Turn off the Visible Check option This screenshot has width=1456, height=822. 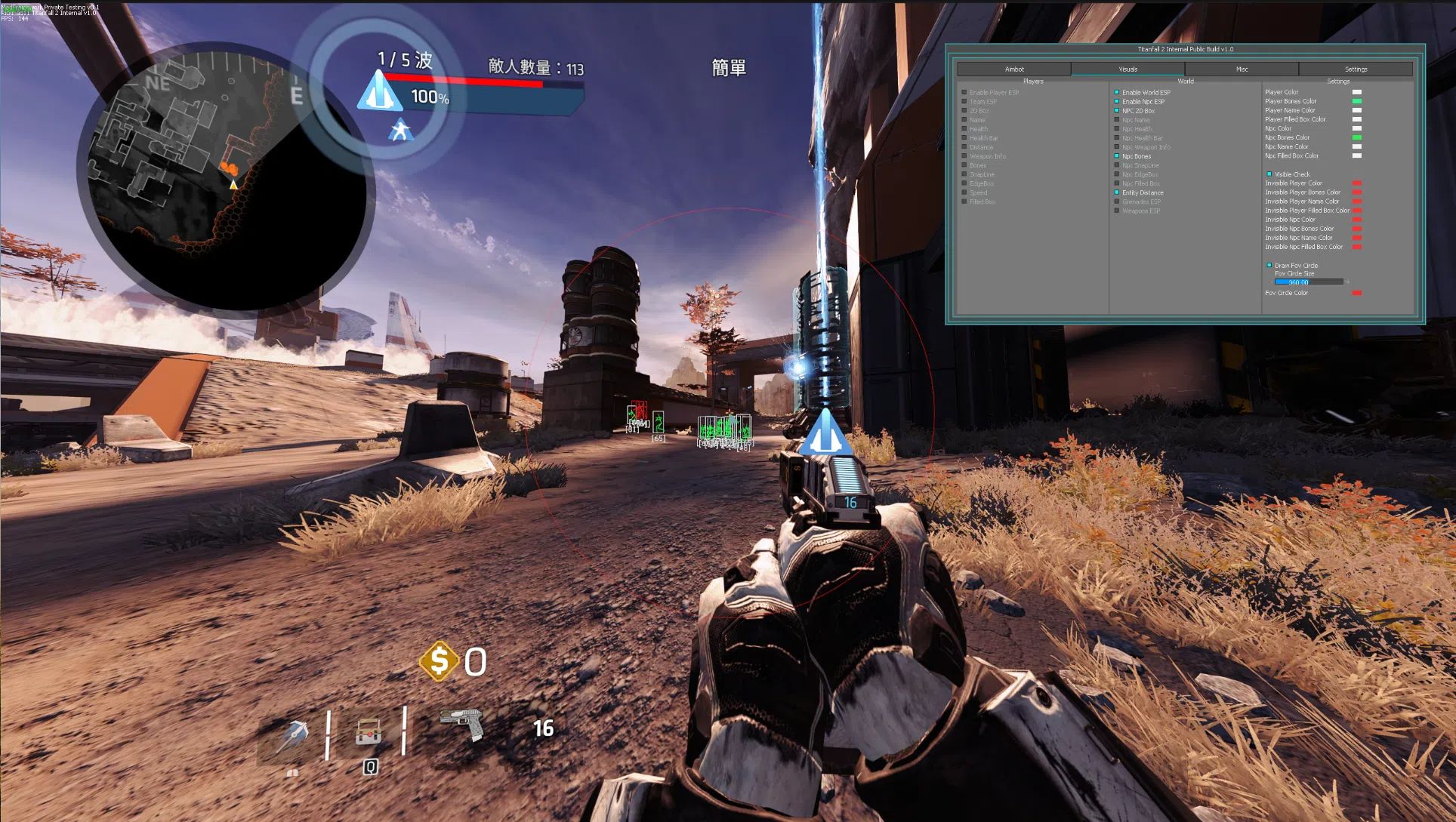click(1269, 174)
